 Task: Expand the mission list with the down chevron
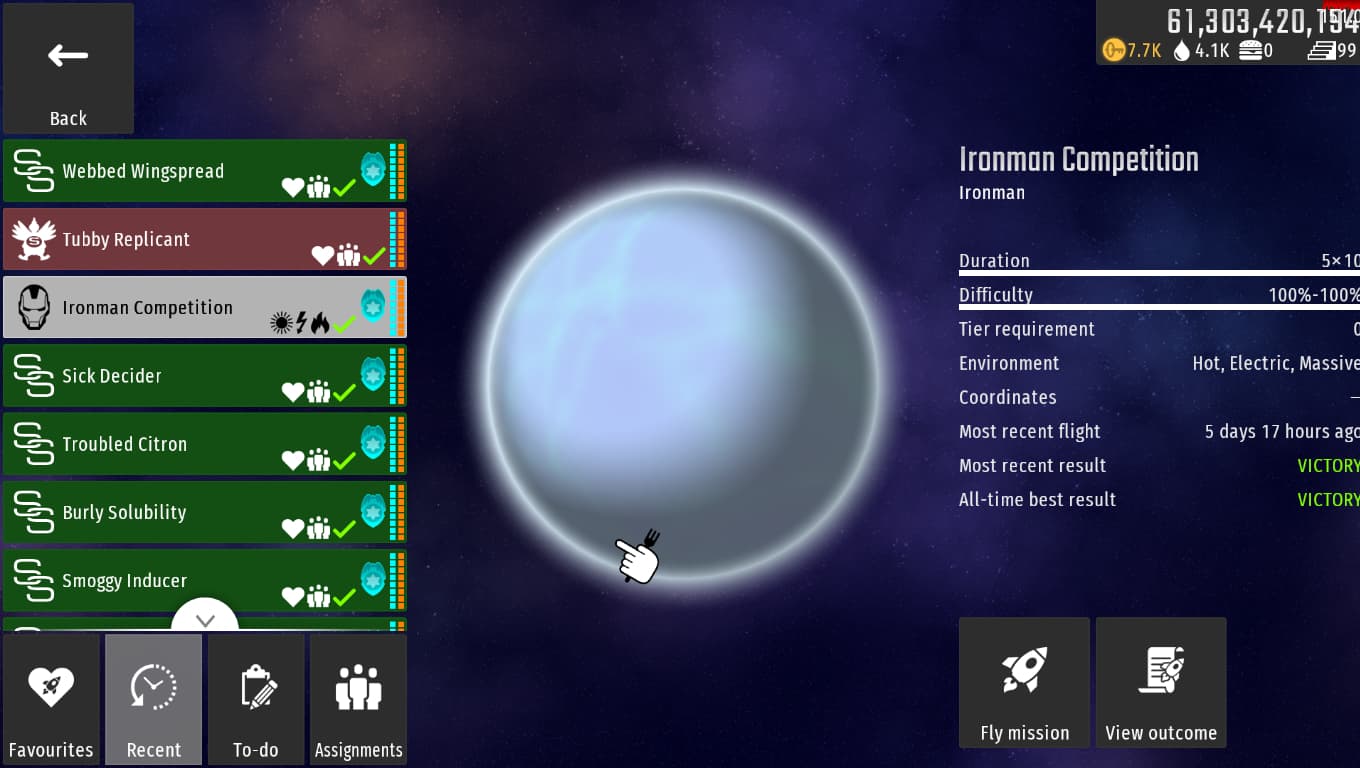point(205,620)
